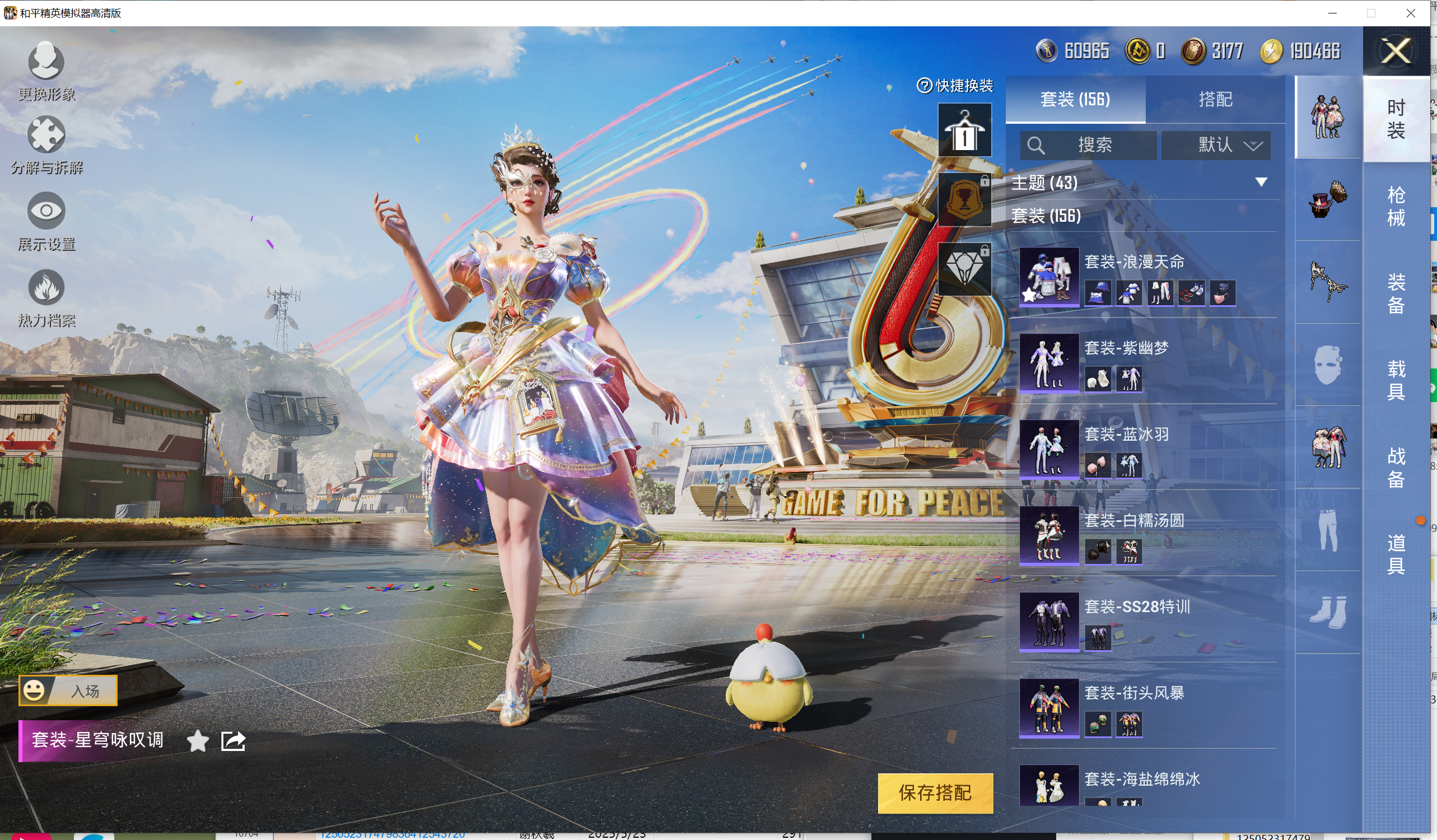The width and height of the screenshot is (1437, 840).
Task: Click the 搜索 search field
Action: [1088, 145]
